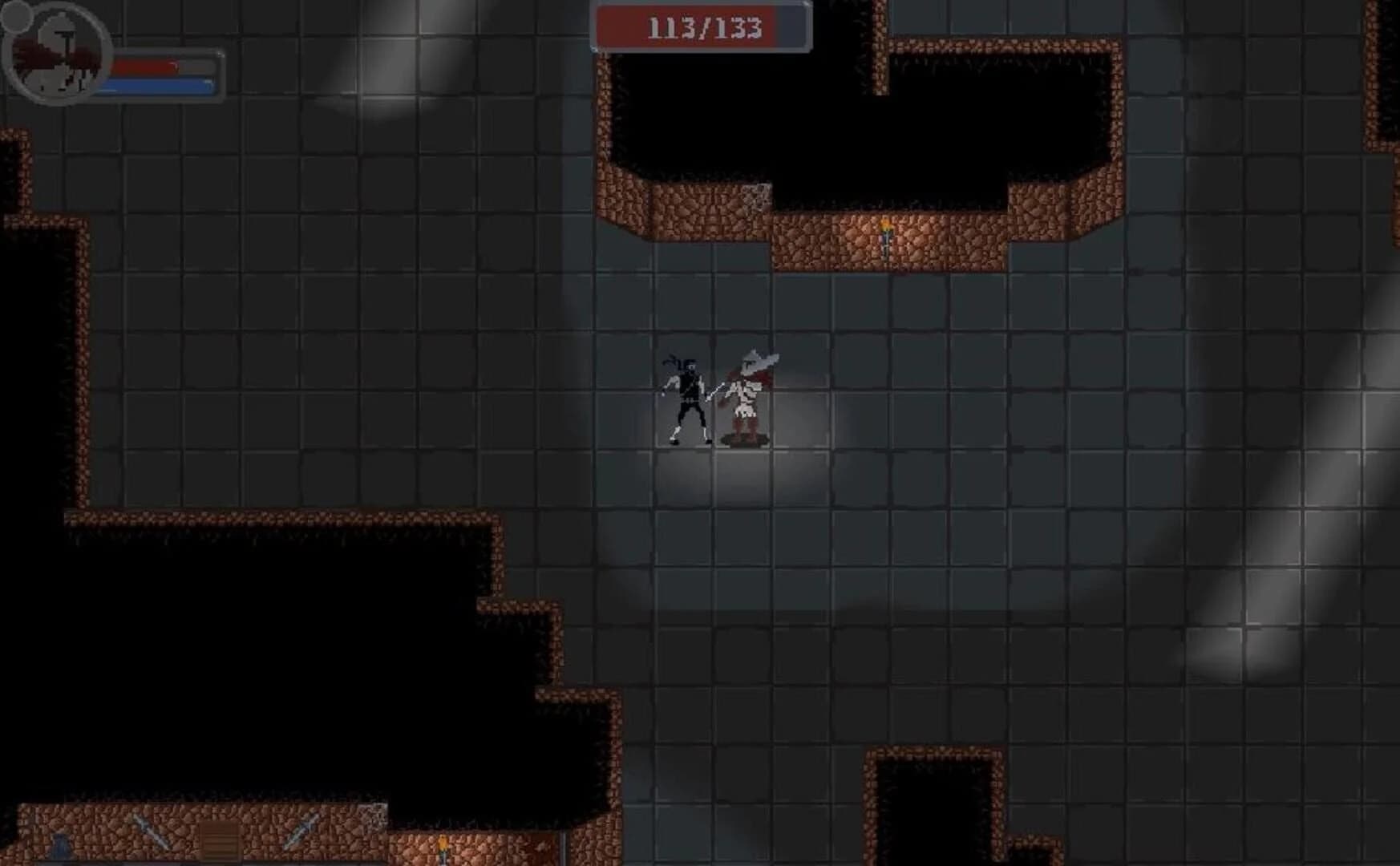1400x866 pixels.
Task: Select the small buff icon above the portrait
Action: [17, 18]
